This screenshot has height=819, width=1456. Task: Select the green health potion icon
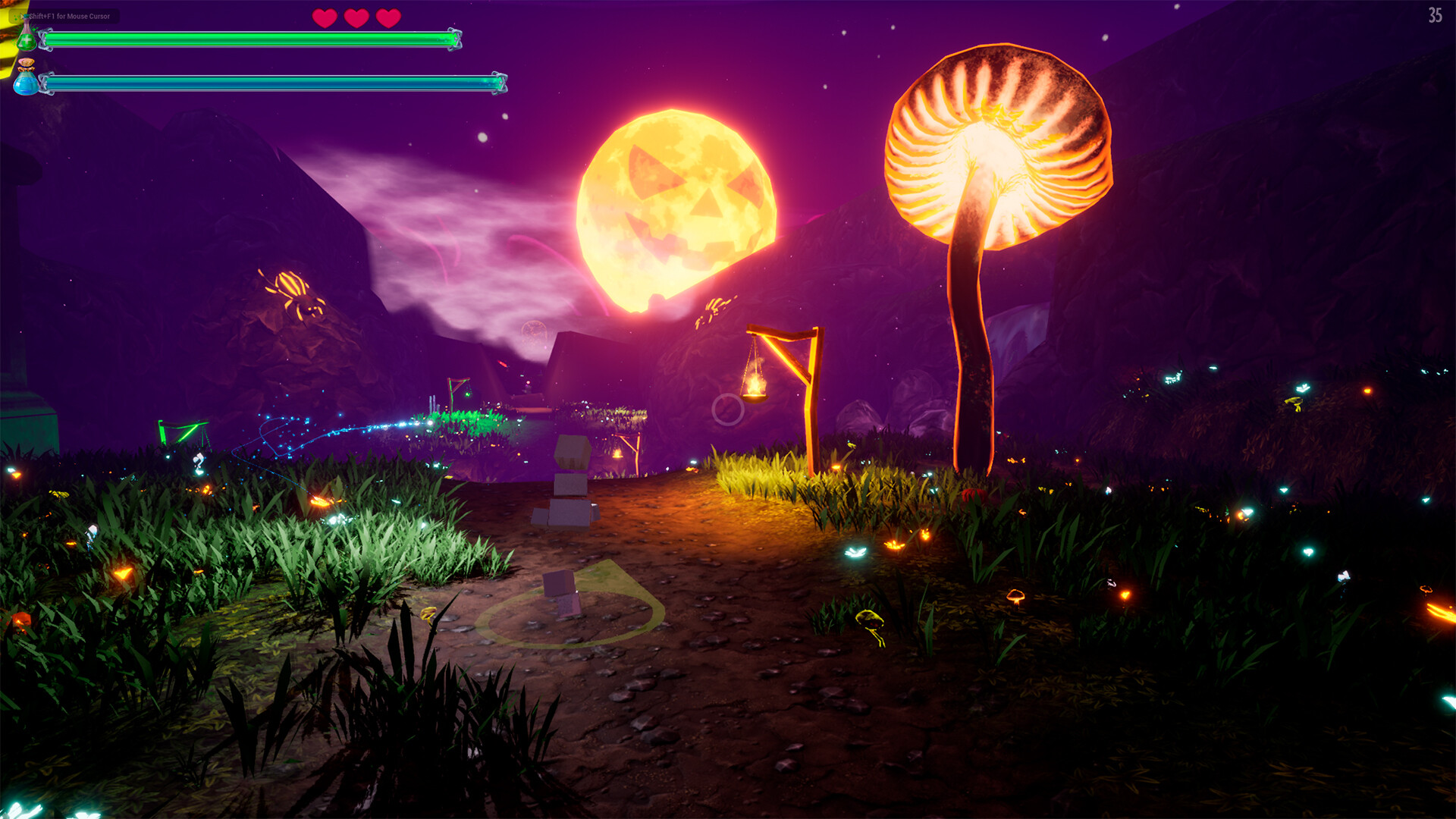tap(27, 38)
